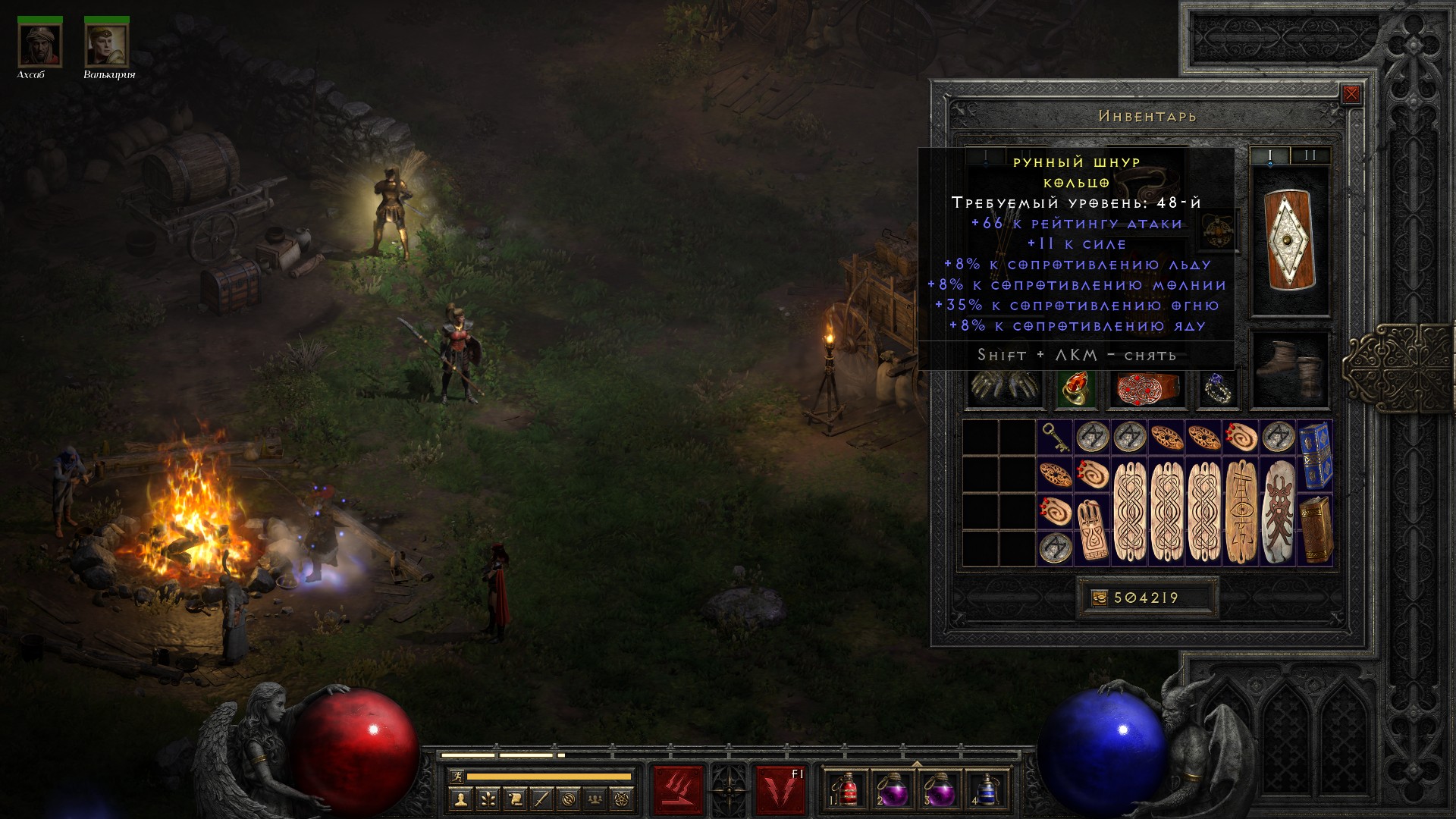Select the key in the inventory grid
The height and width of the screenshot is (819, 1456).
(x=1055, y=438)
